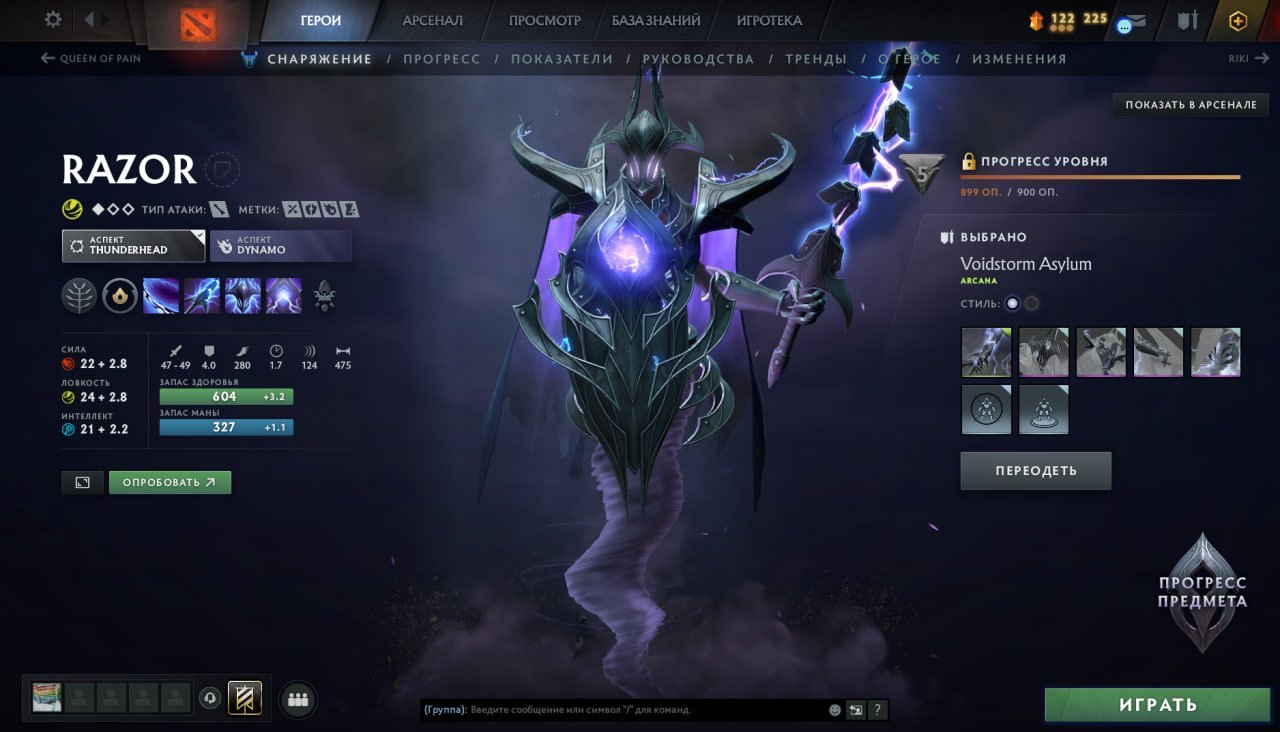1280x732 pixels.
Task: Open the Dota Plus hexagon icon top right
Action: [x=1238, y=19]
